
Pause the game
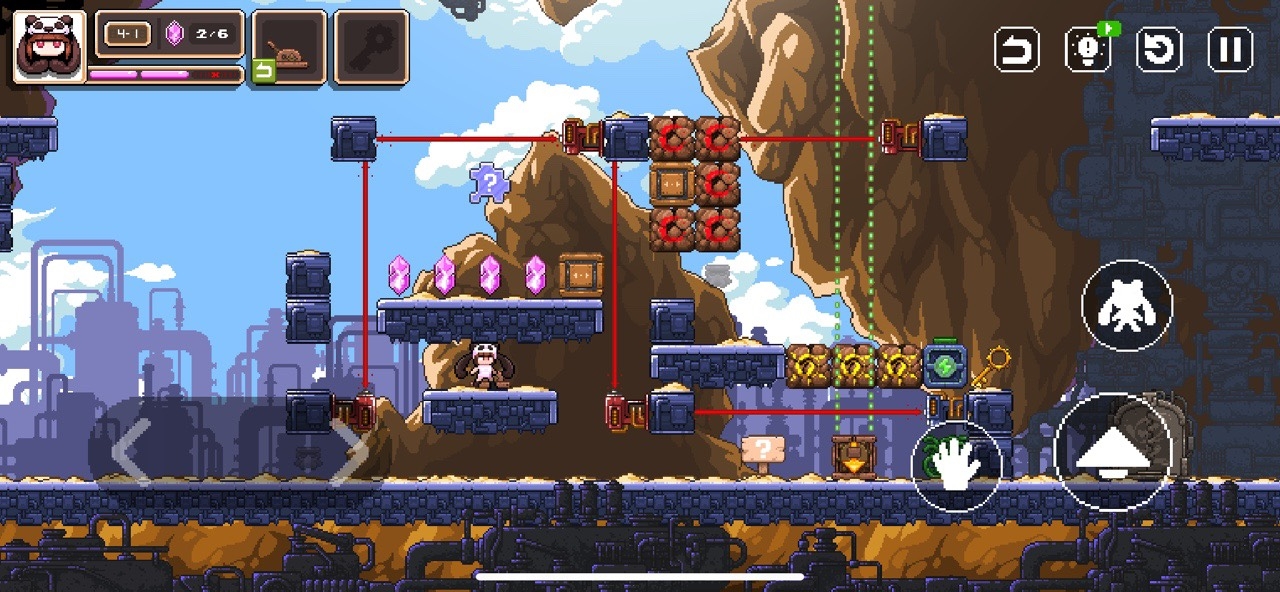coord(1230,49)
